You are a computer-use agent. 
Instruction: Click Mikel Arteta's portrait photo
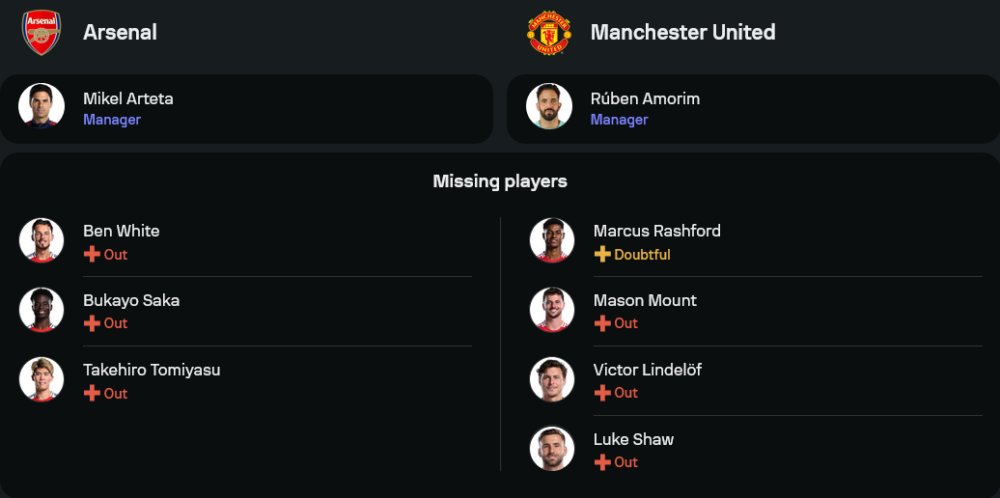[x=41, y=106]
